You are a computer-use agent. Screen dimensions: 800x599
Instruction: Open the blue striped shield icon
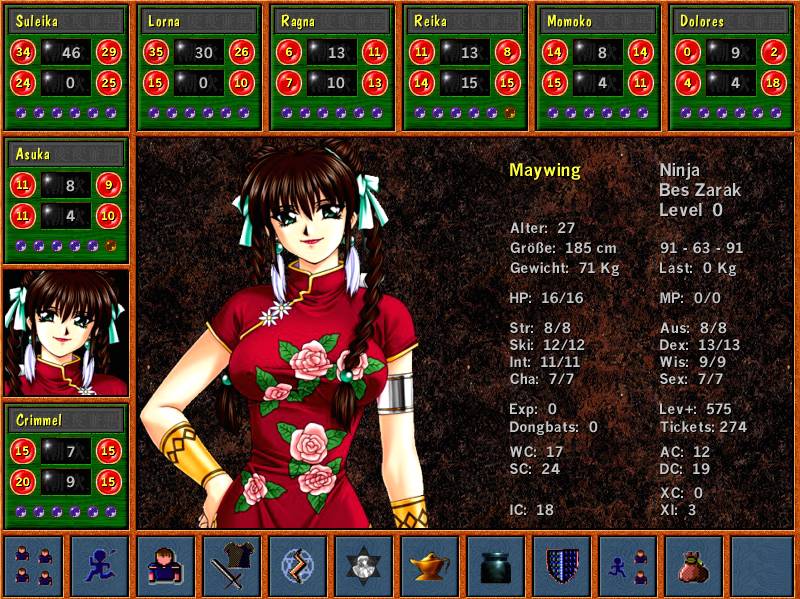pos(561,566)
